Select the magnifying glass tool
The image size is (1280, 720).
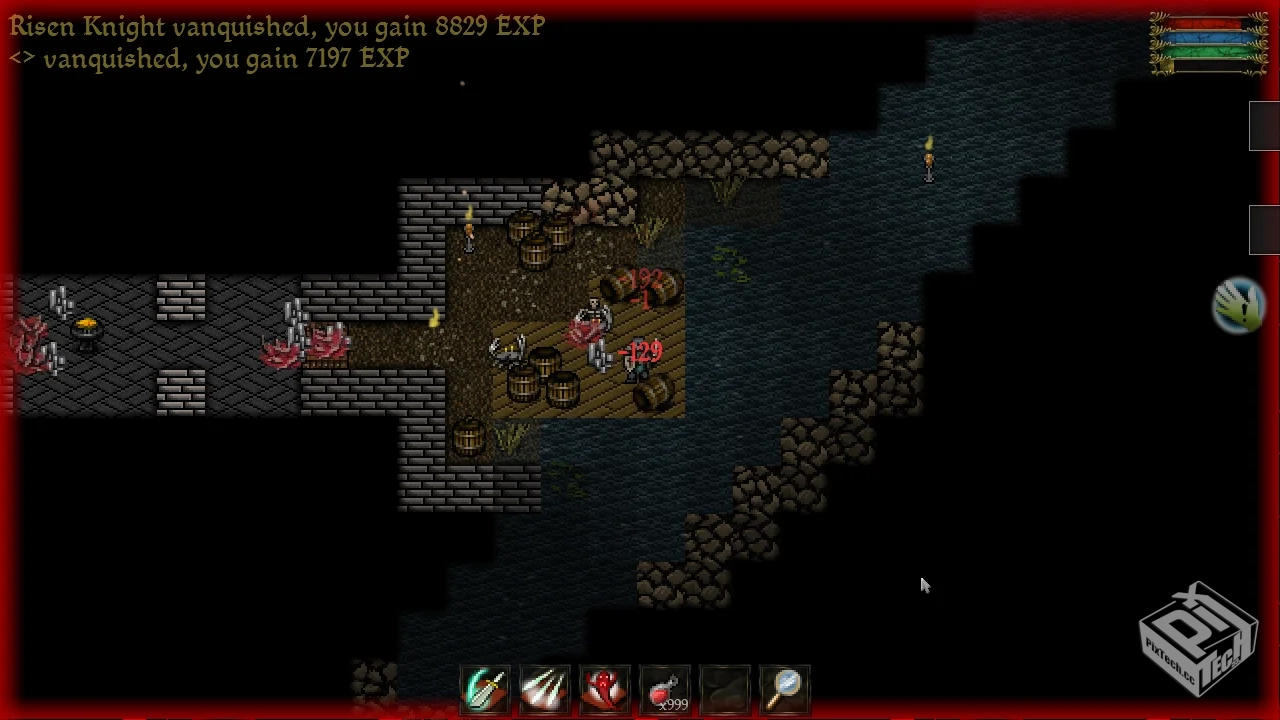coord(785,690)
